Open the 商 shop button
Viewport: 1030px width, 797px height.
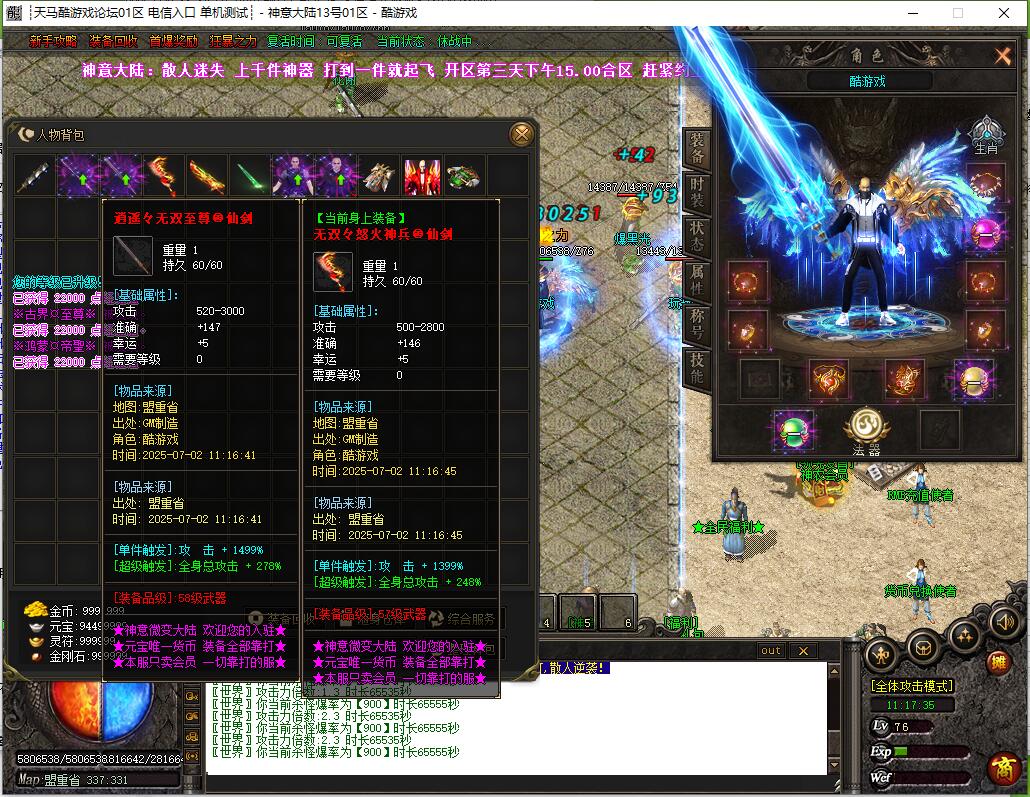(1003, 767)
